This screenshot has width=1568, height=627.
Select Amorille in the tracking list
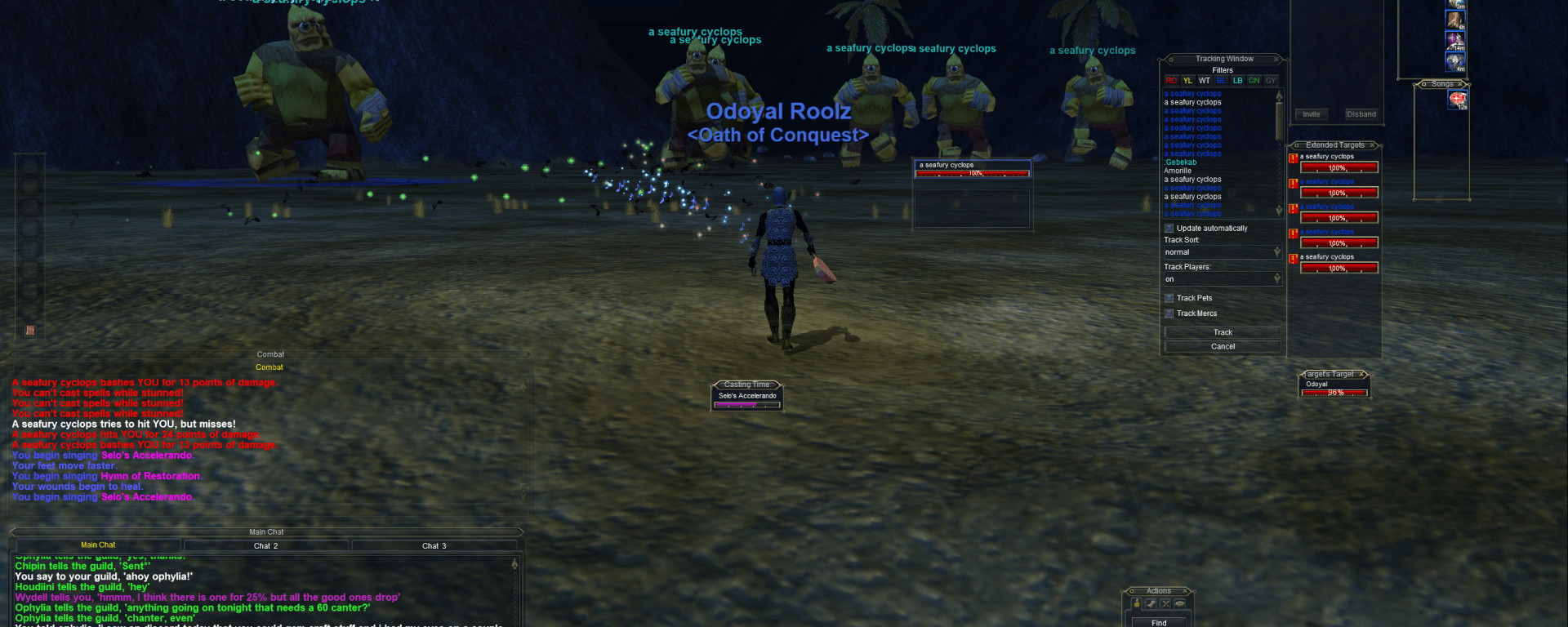[1178, 171]
